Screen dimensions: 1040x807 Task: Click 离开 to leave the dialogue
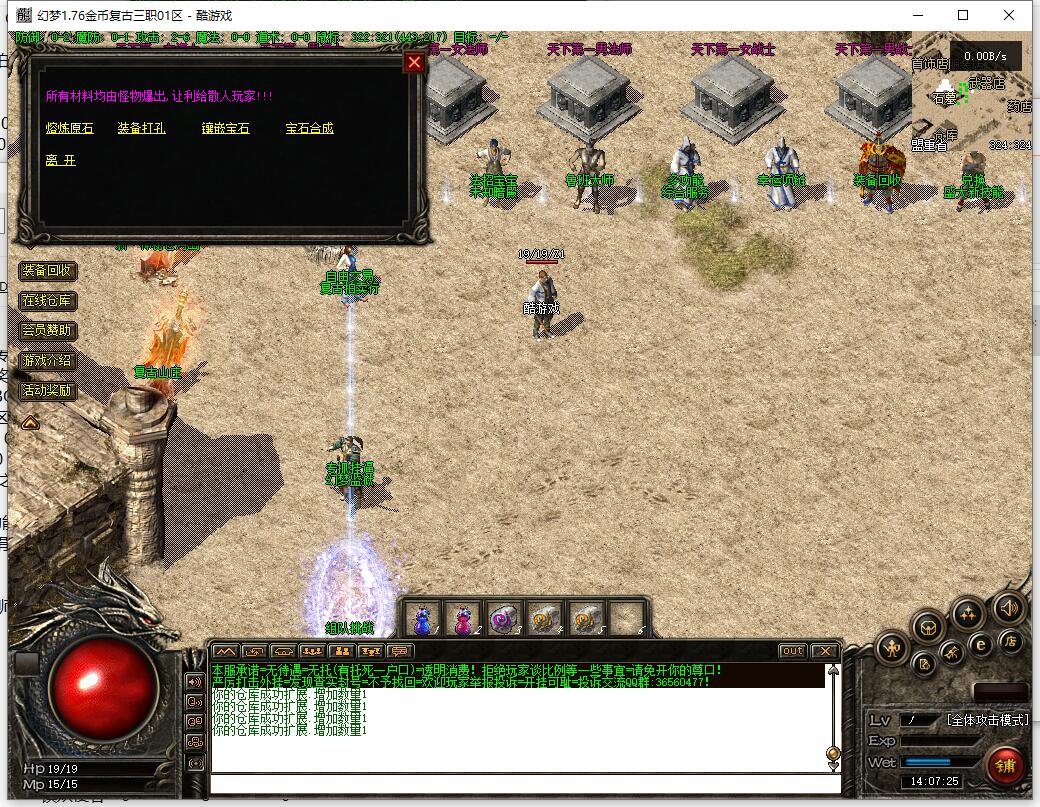pos(60,160)
